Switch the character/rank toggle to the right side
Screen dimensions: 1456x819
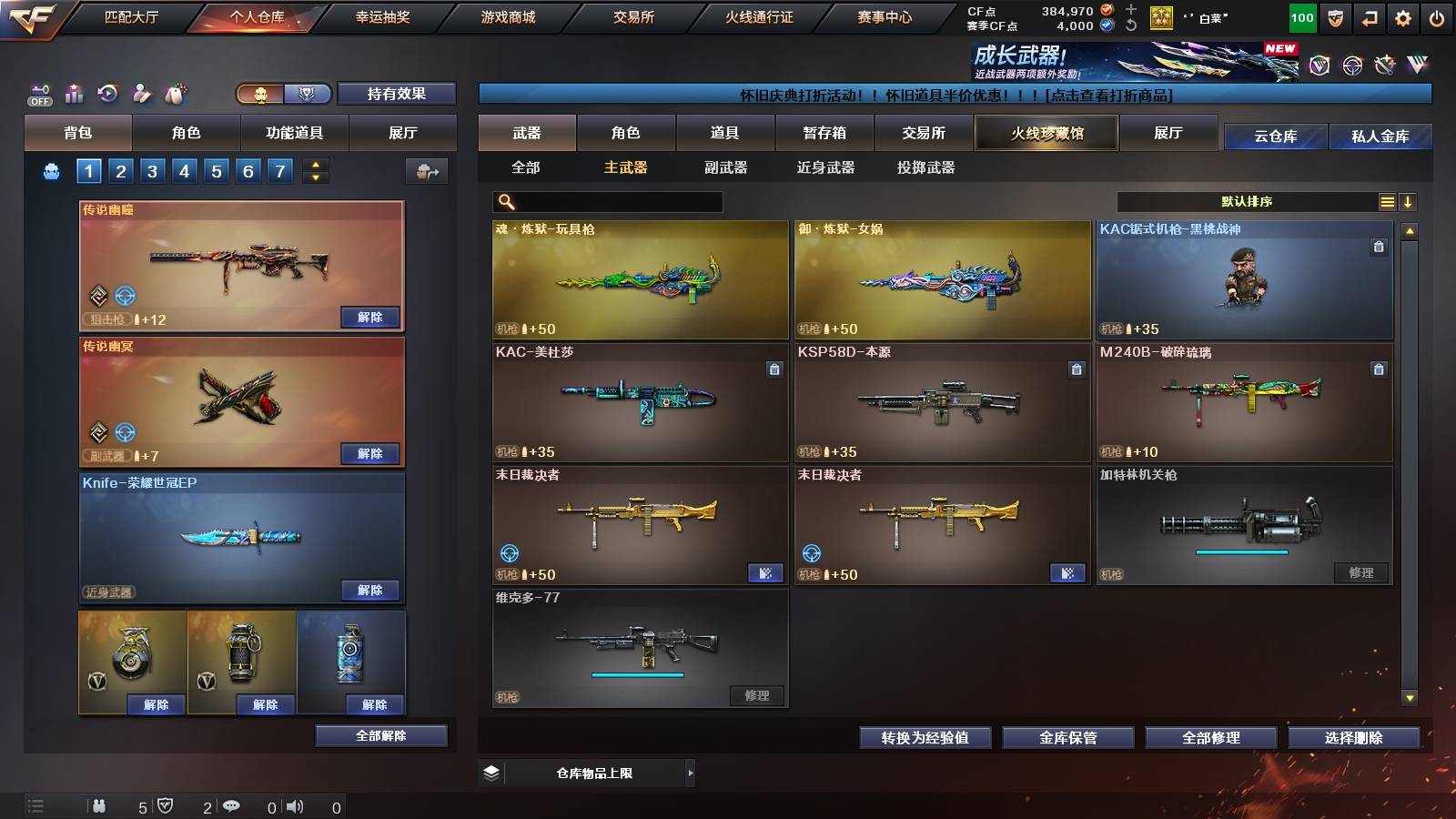(308, 93)
